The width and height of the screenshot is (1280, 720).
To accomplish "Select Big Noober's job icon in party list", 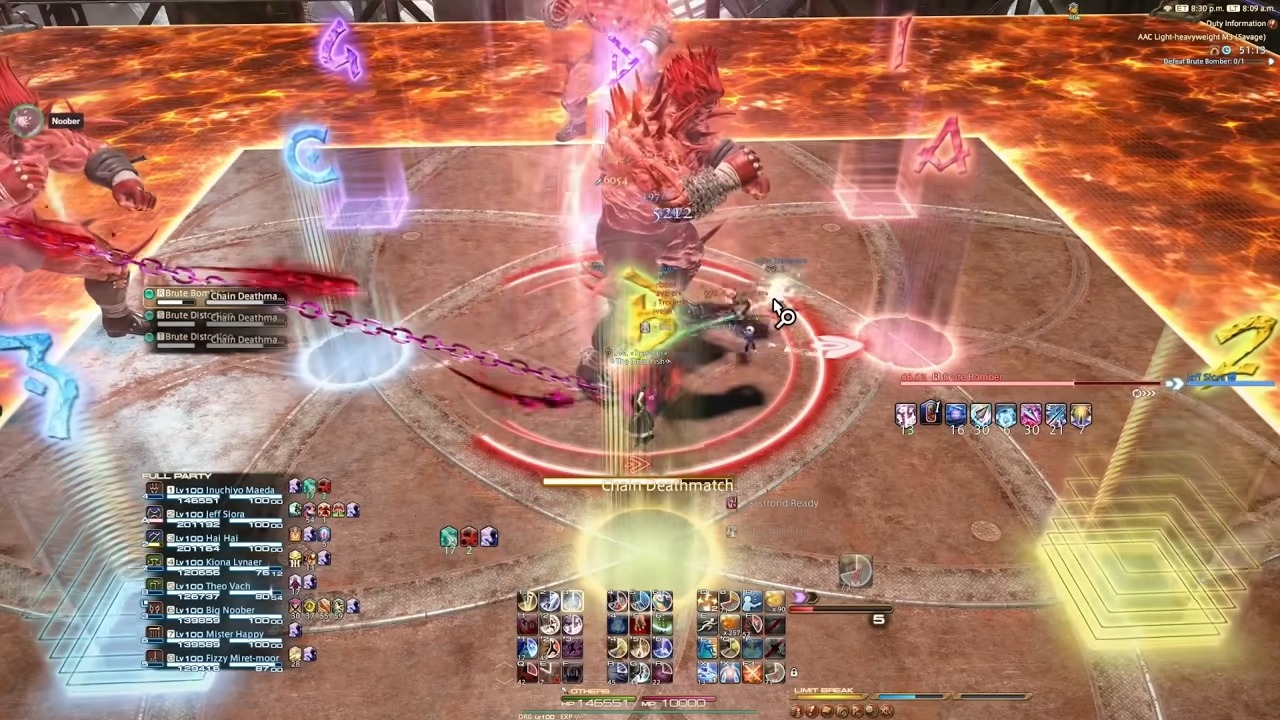I will (x=155, y=610).
